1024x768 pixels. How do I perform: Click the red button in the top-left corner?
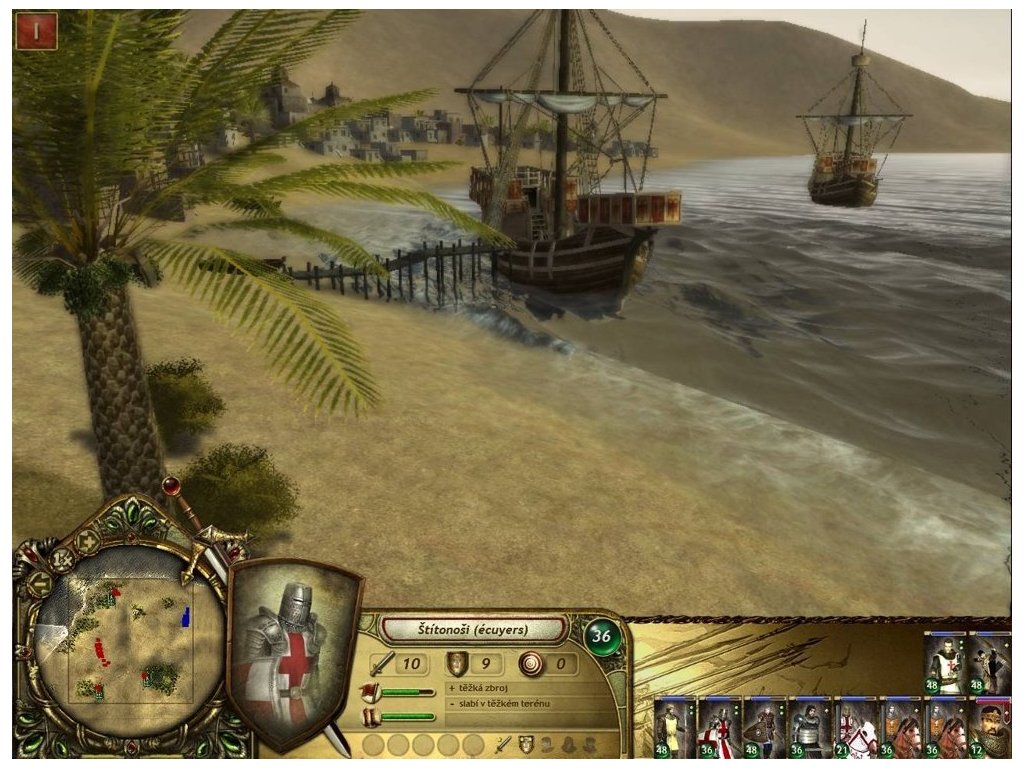pyautogui.click(x=36, y=30)
